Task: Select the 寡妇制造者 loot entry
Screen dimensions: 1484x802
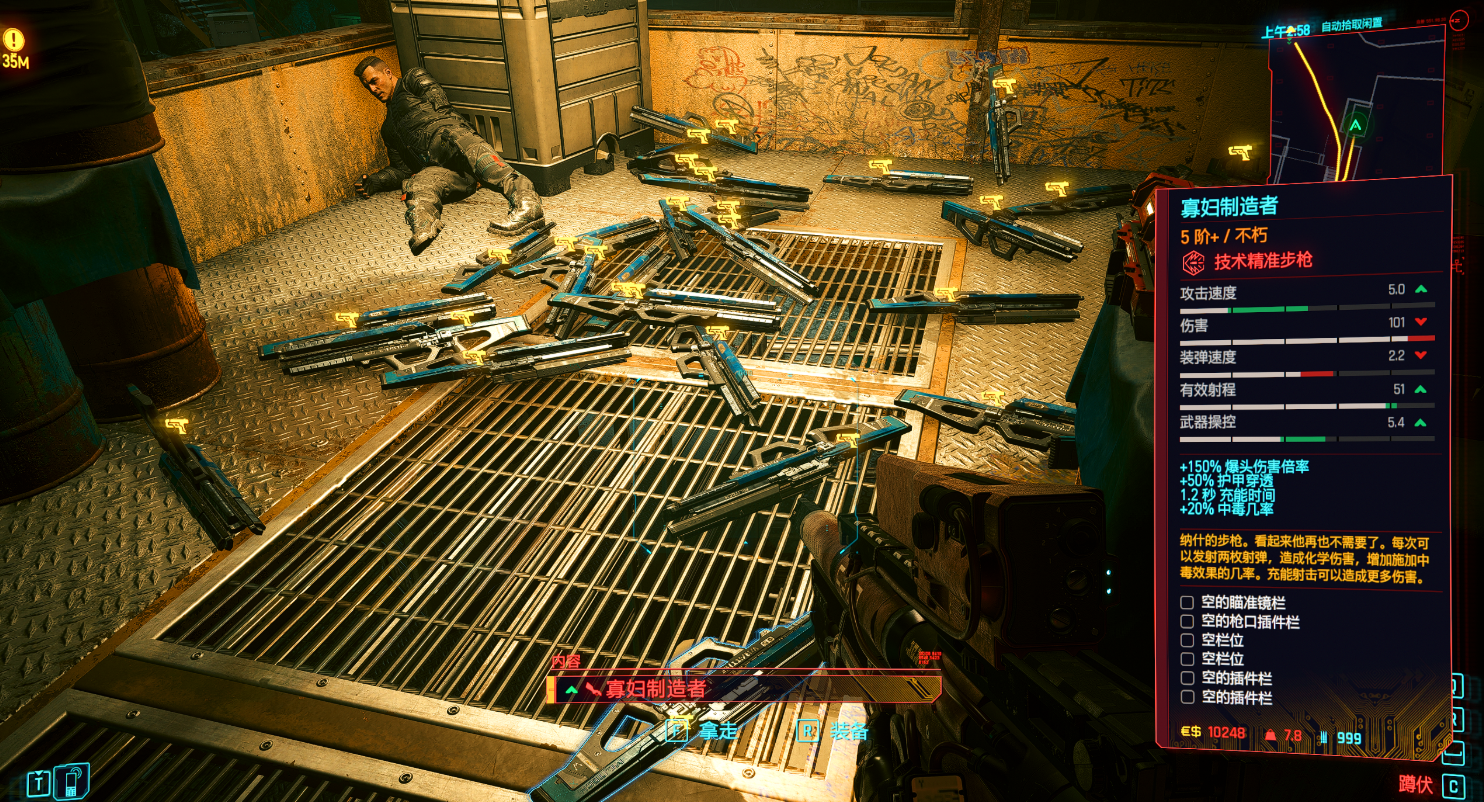Action: pos(743,689)
